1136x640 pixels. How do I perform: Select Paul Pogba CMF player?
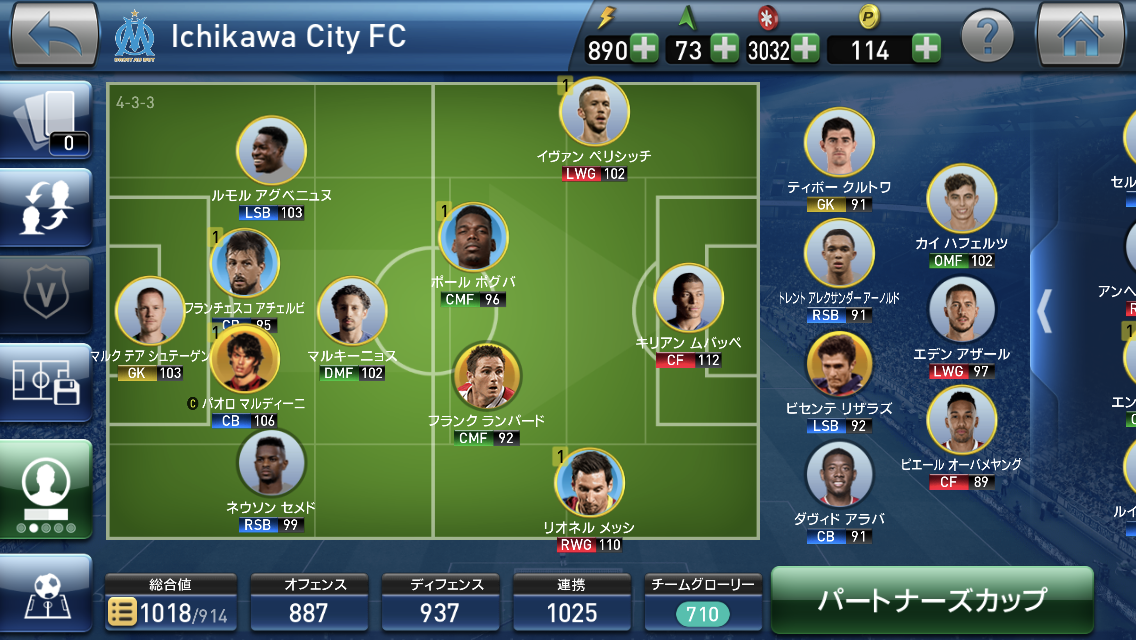pyautogui.click(x=473, y=237)
